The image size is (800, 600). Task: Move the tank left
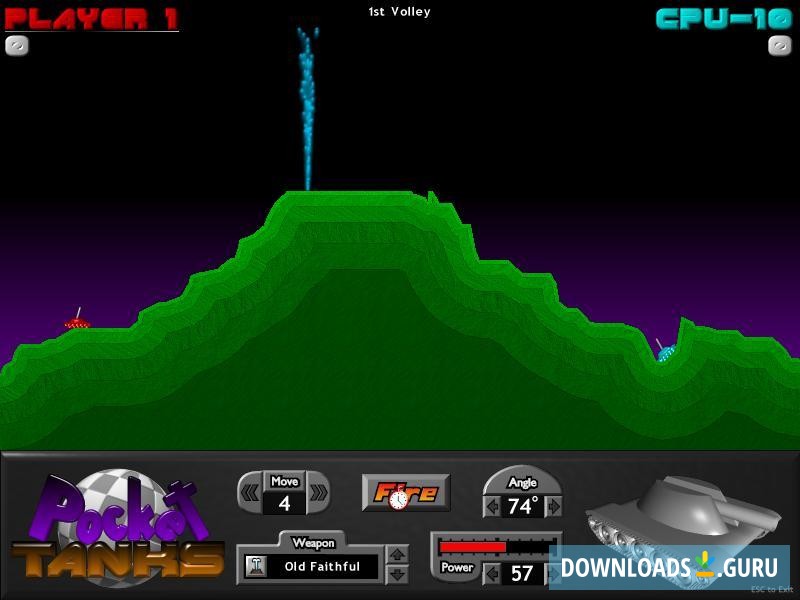tap(250, 492)
